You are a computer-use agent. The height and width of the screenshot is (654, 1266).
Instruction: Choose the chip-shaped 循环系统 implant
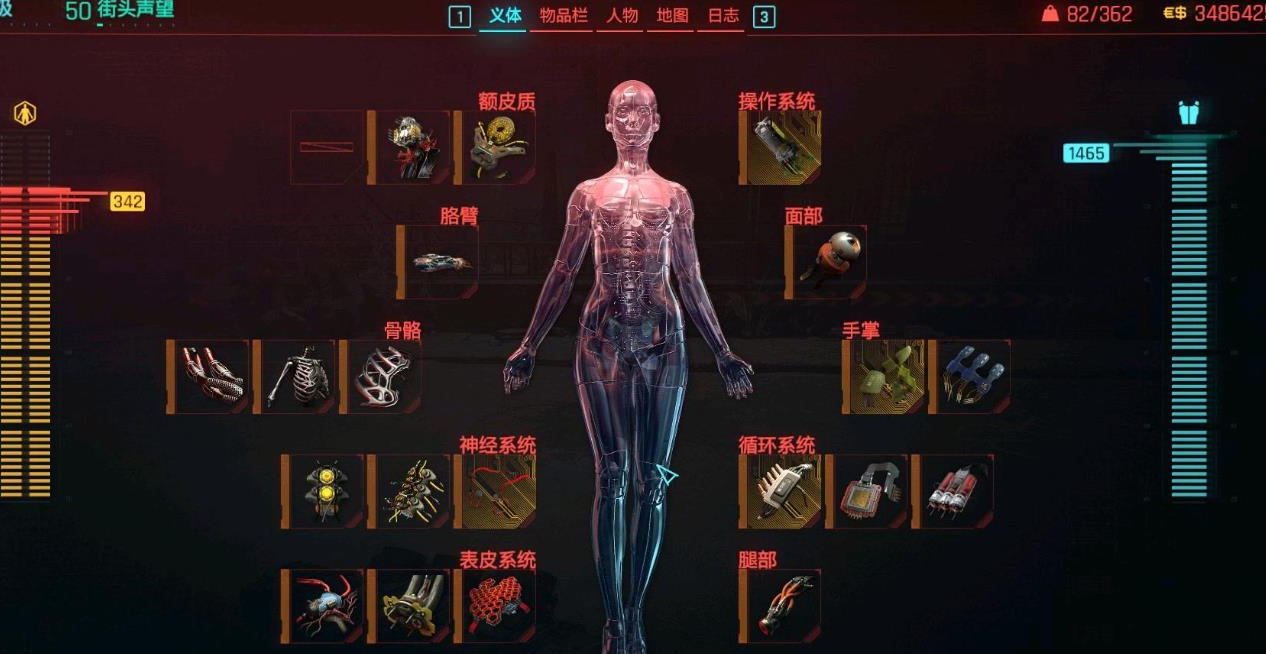pos(867,492)
